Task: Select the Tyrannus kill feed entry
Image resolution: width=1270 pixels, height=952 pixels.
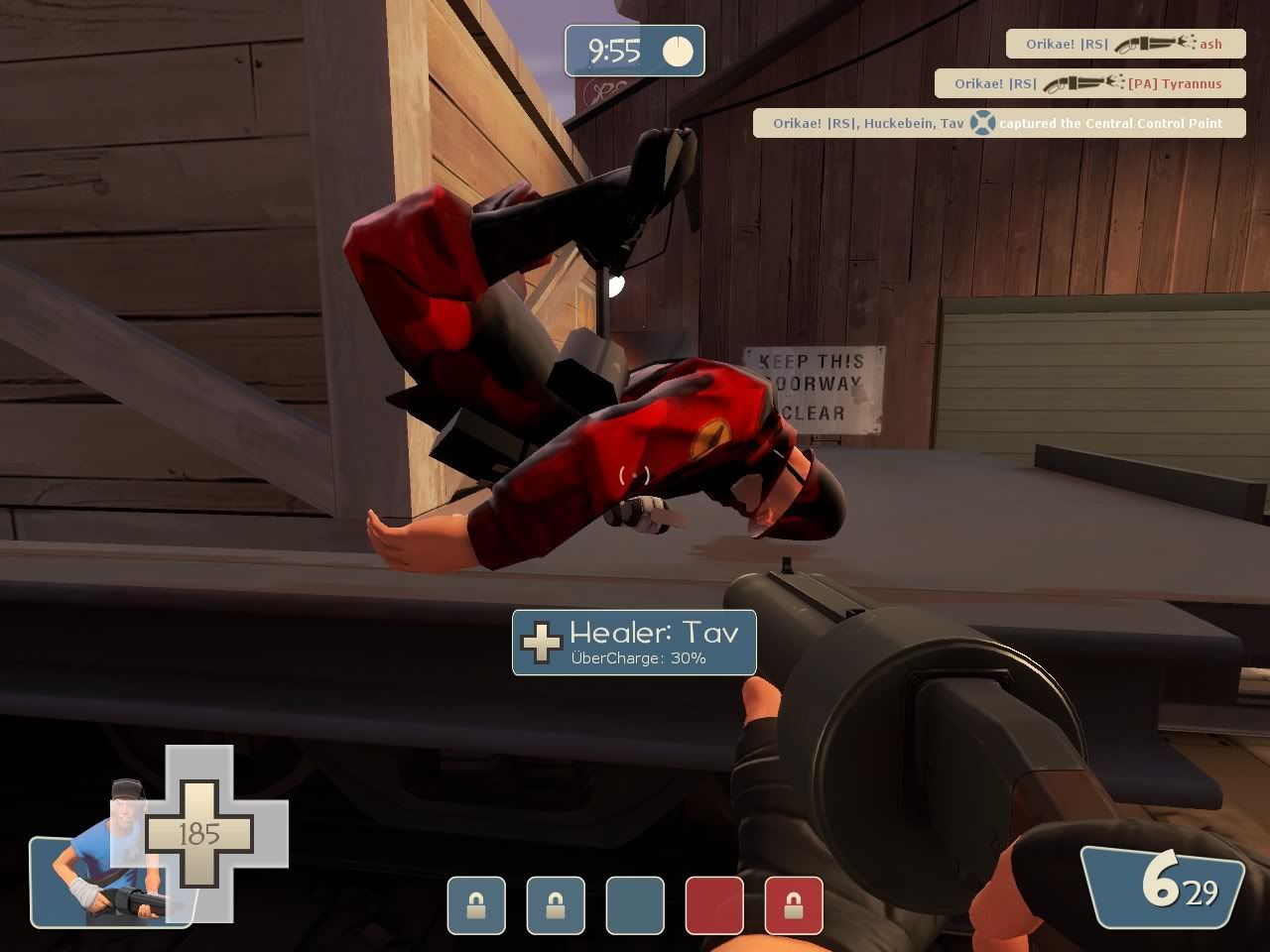Action: point(1089,84)
